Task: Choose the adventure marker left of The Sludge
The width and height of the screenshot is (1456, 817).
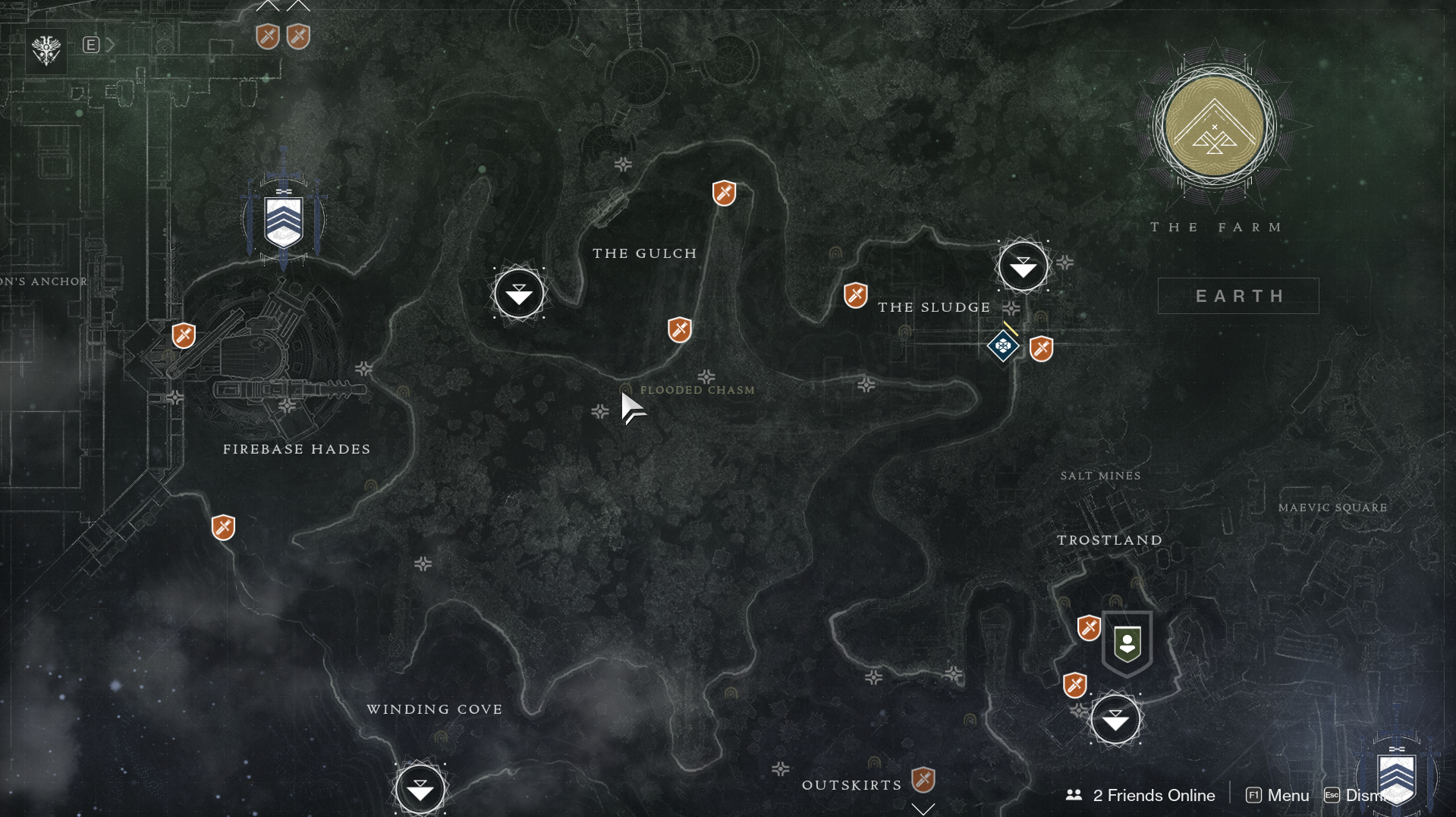Action: tap(855, 295)
